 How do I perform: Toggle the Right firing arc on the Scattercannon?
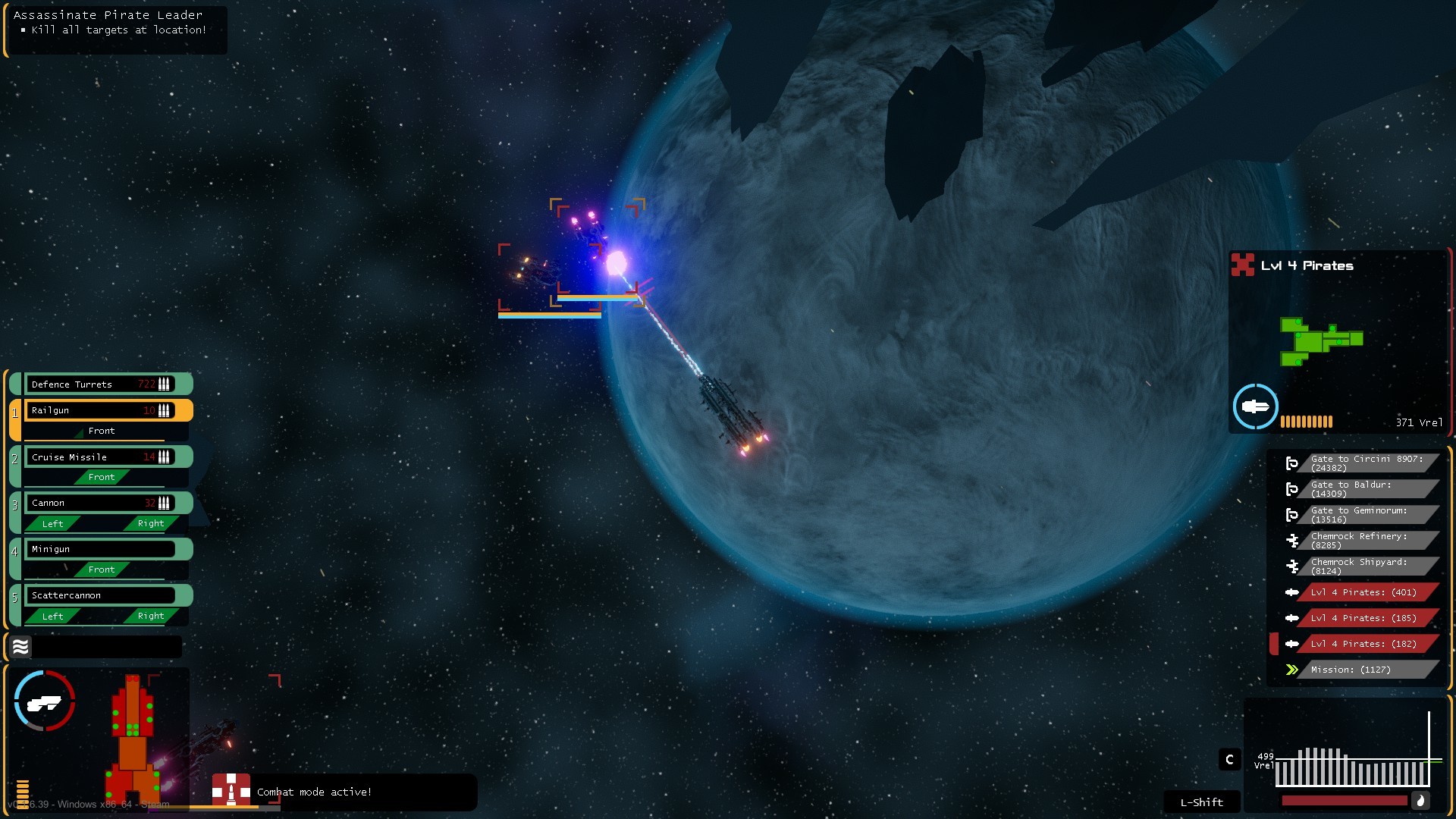149,616
